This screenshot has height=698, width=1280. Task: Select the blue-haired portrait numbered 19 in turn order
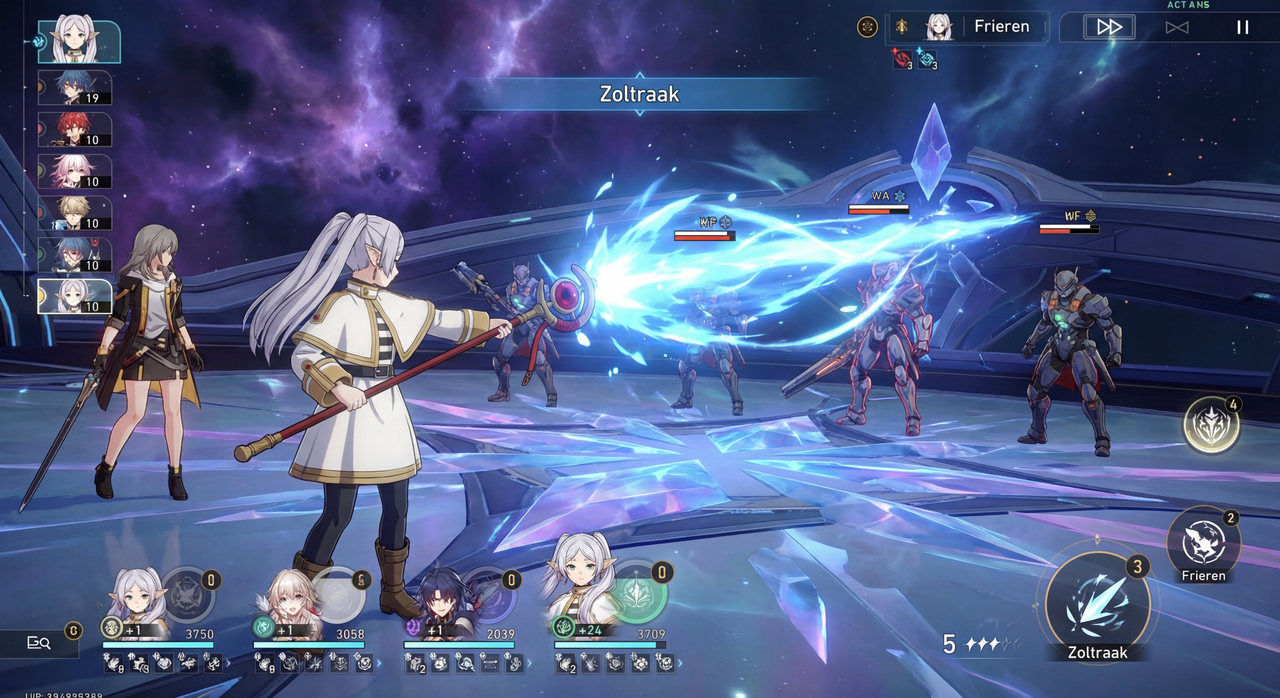coord(75,88)
